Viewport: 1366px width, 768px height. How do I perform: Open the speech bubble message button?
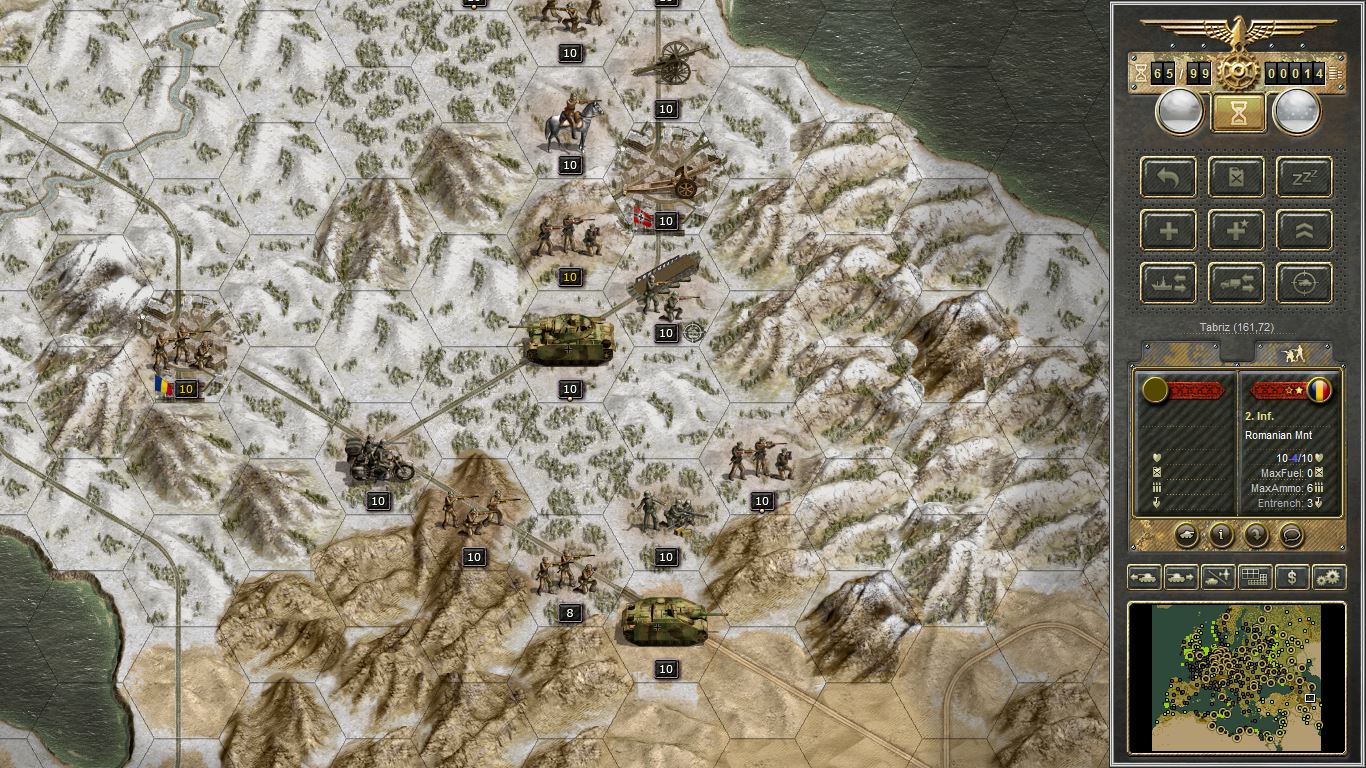coord(1291,534)
